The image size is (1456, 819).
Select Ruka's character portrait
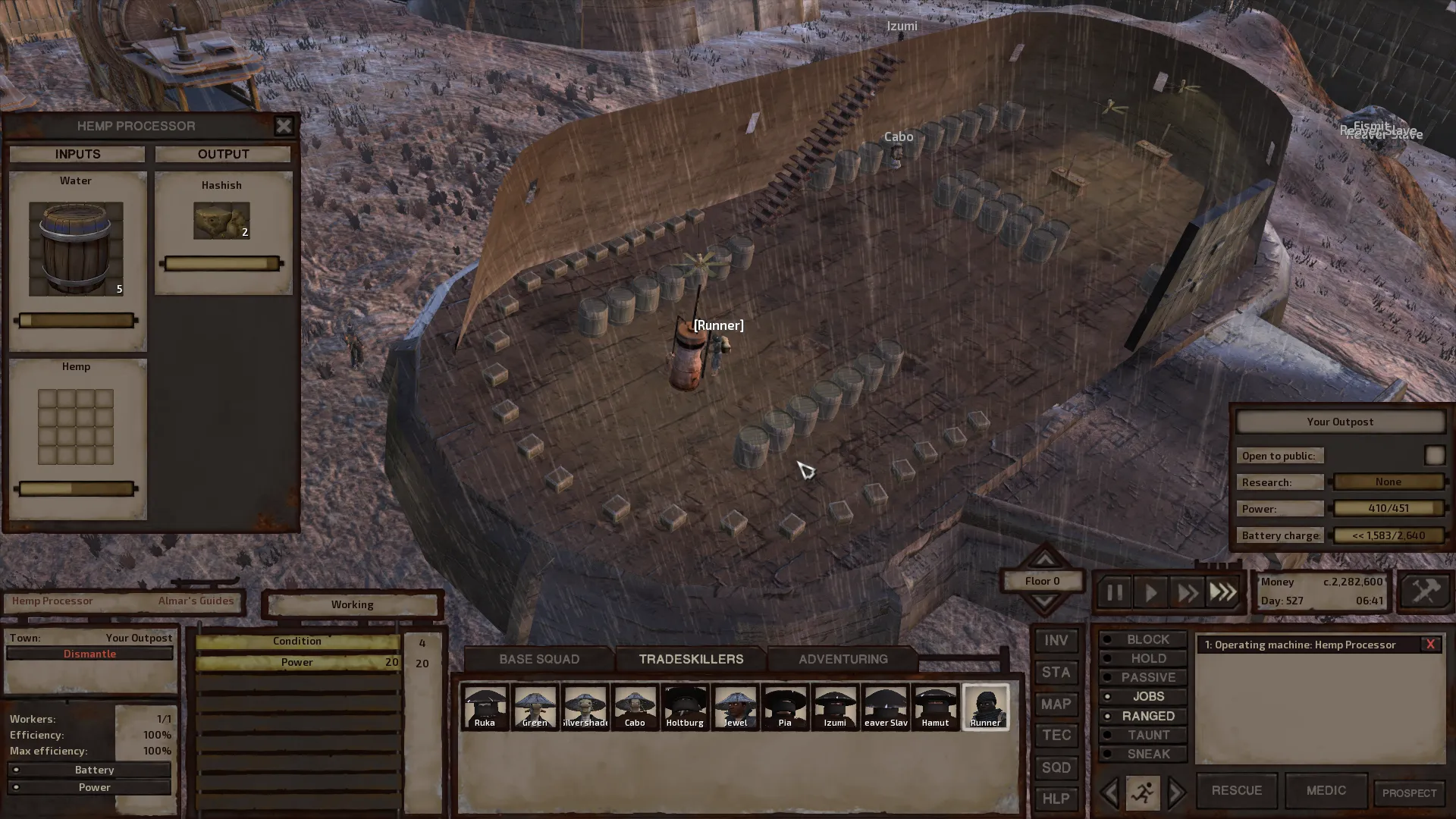(x=485, y=707)
